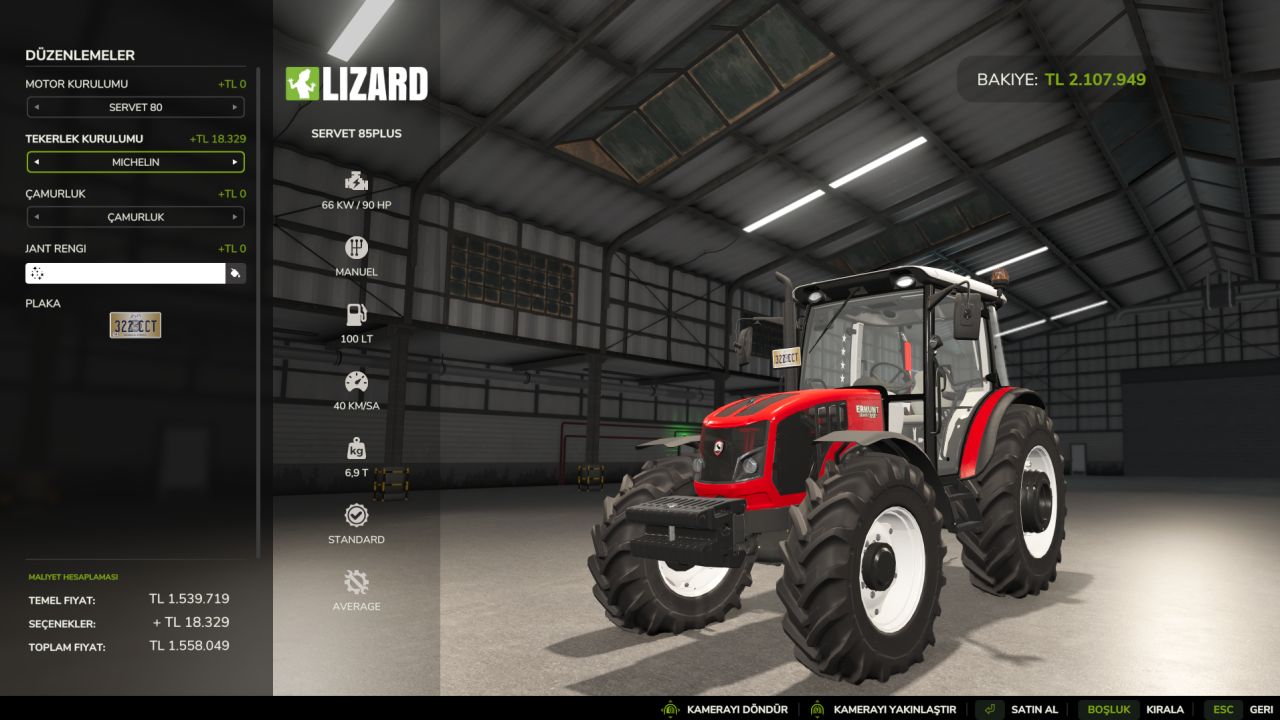
Task: Choose KIRALA to rent the vehicle
Action: tap(1164, 708)
